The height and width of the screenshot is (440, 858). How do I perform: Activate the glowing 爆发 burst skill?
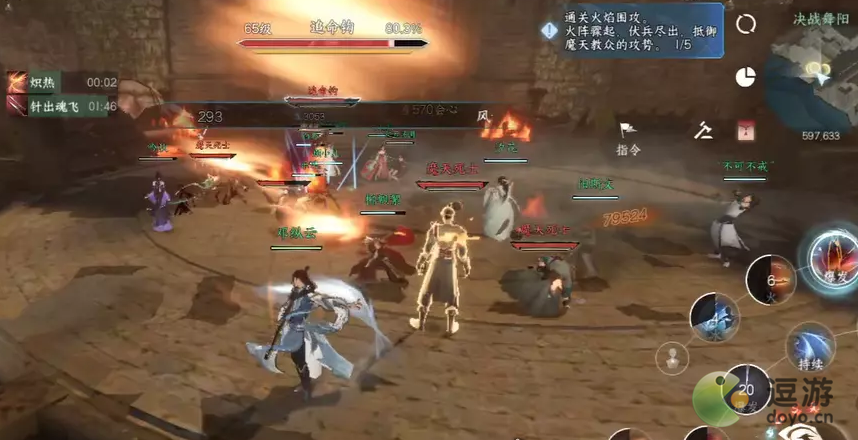click(830, 255)
